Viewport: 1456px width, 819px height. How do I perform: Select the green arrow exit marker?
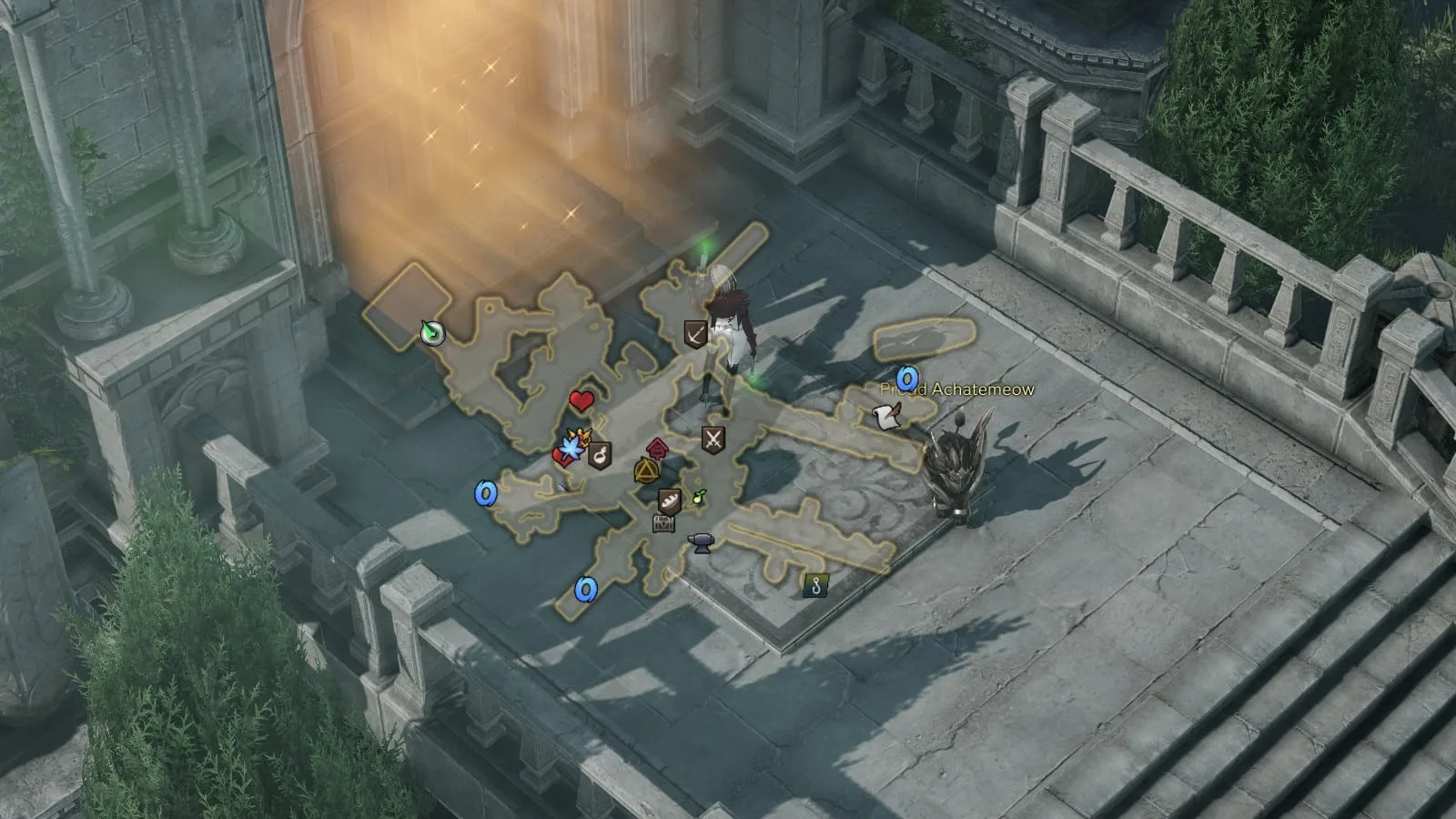pyautogui.click(x=433, y=334)
